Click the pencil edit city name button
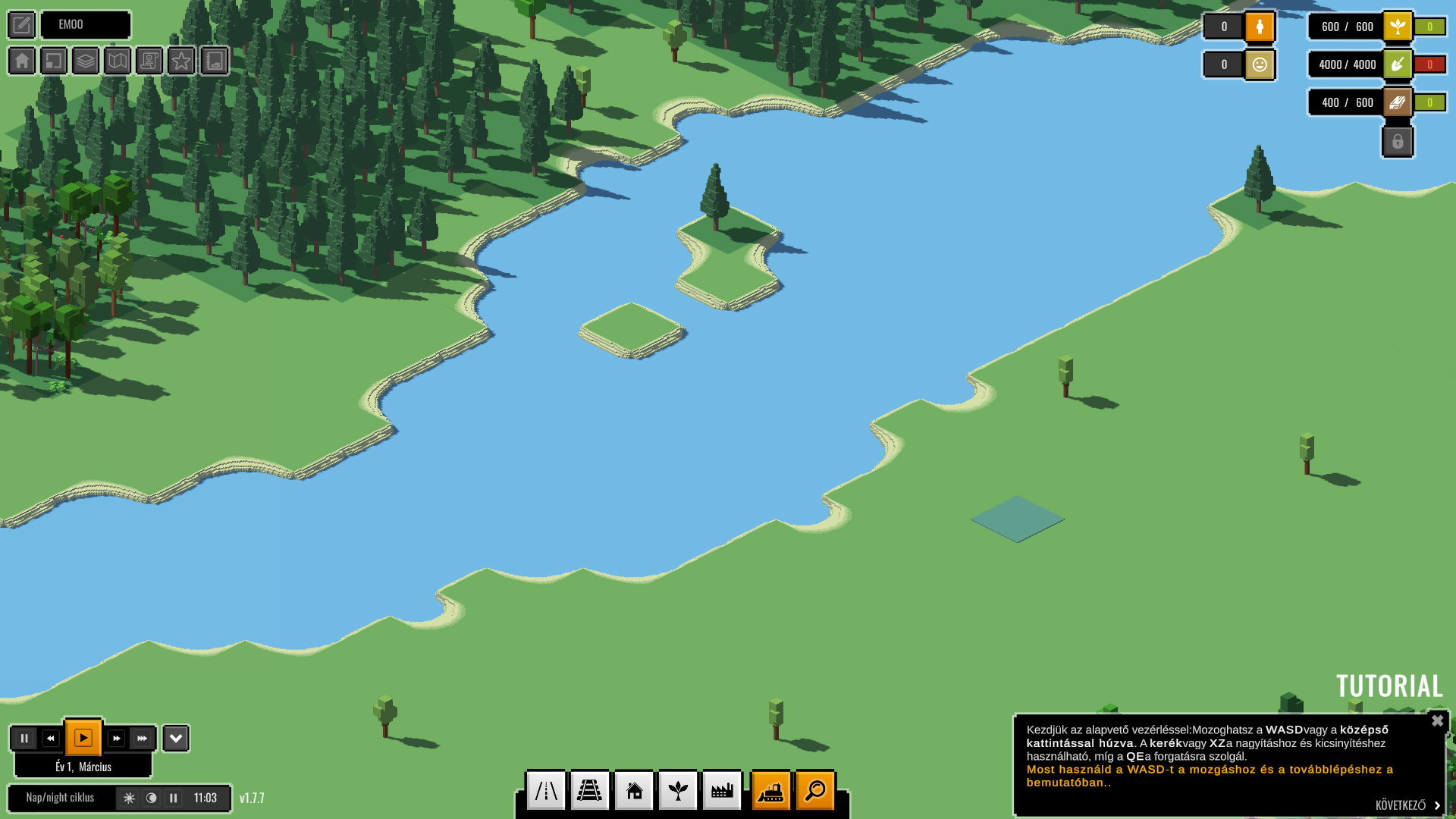The image size is (1456, 819). click(x=22, y=25)
